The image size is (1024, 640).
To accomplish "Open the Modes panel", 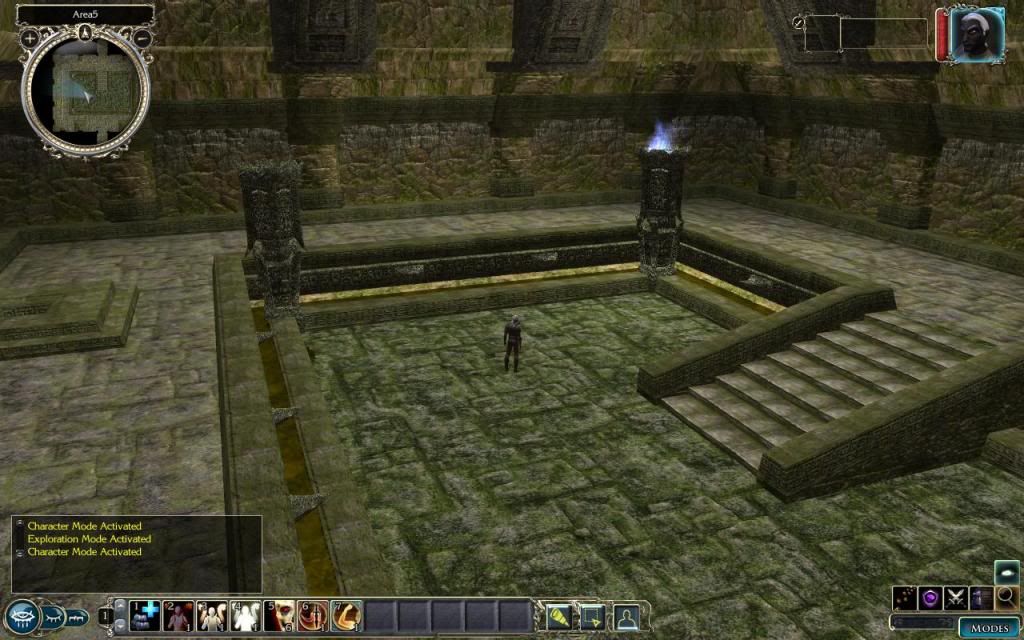I will tap(990, 628).
